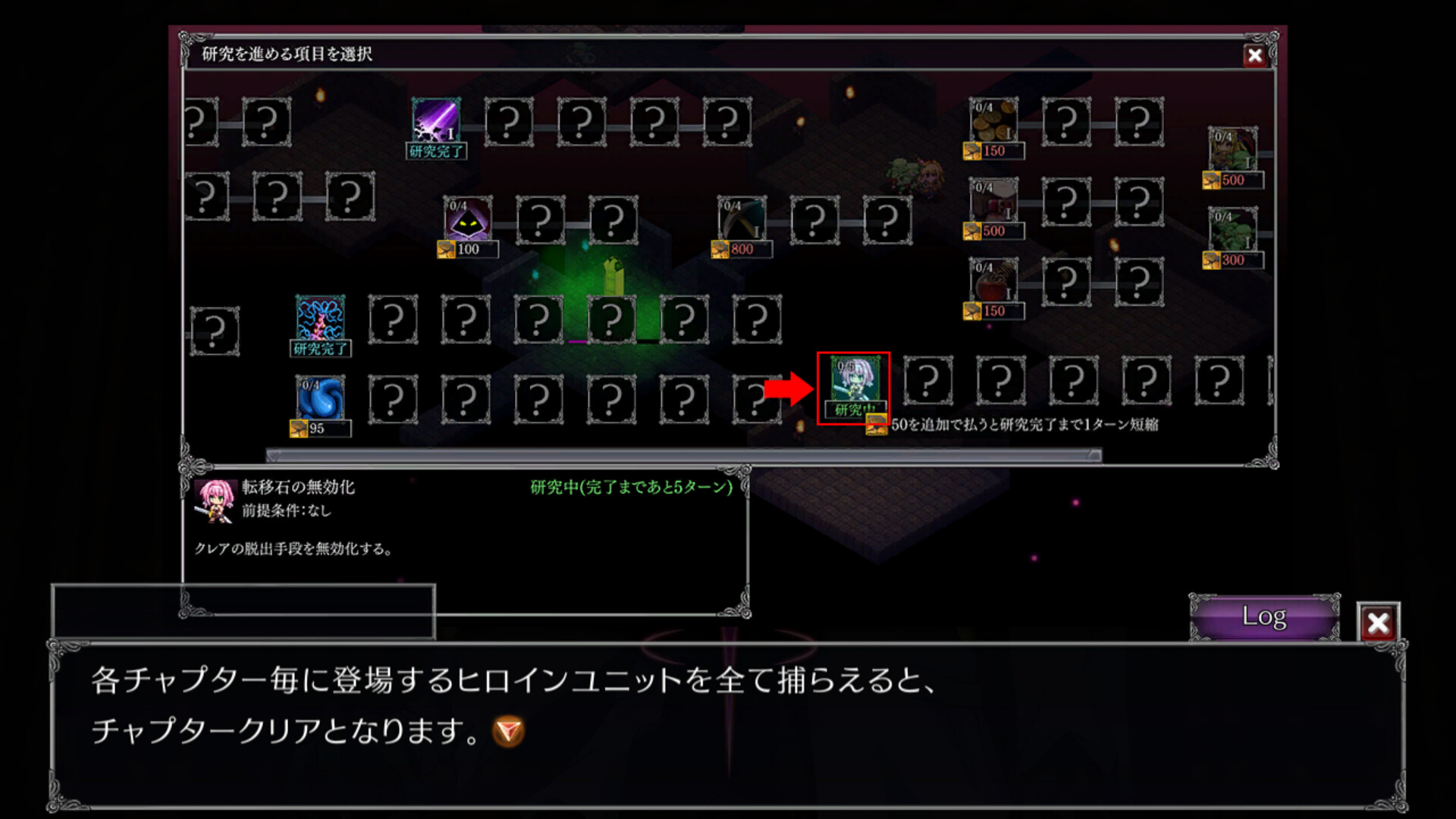Click the gold coins research icon costing 150

[x=992, y=121]
